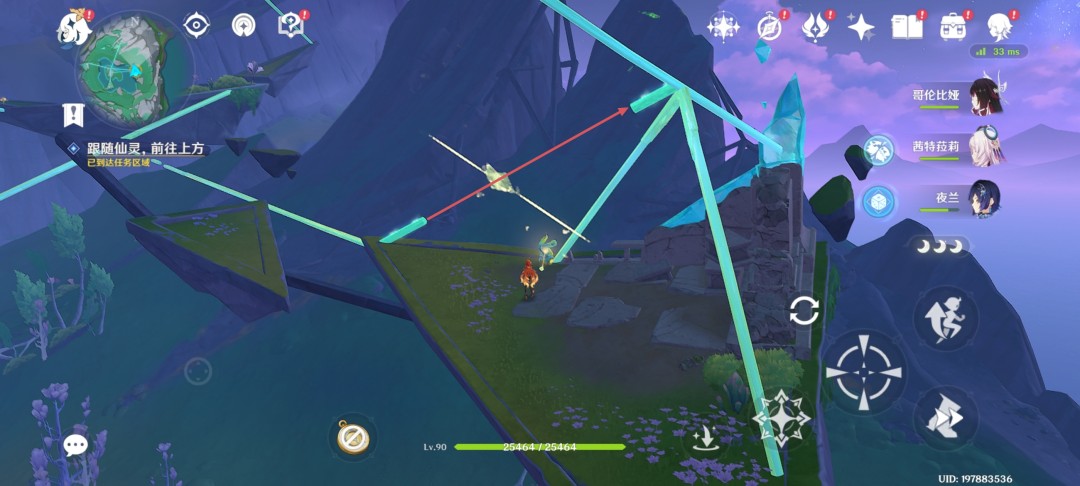Open the chat speech bubble
Viewport: 1080px width, 486px height.
76,445
